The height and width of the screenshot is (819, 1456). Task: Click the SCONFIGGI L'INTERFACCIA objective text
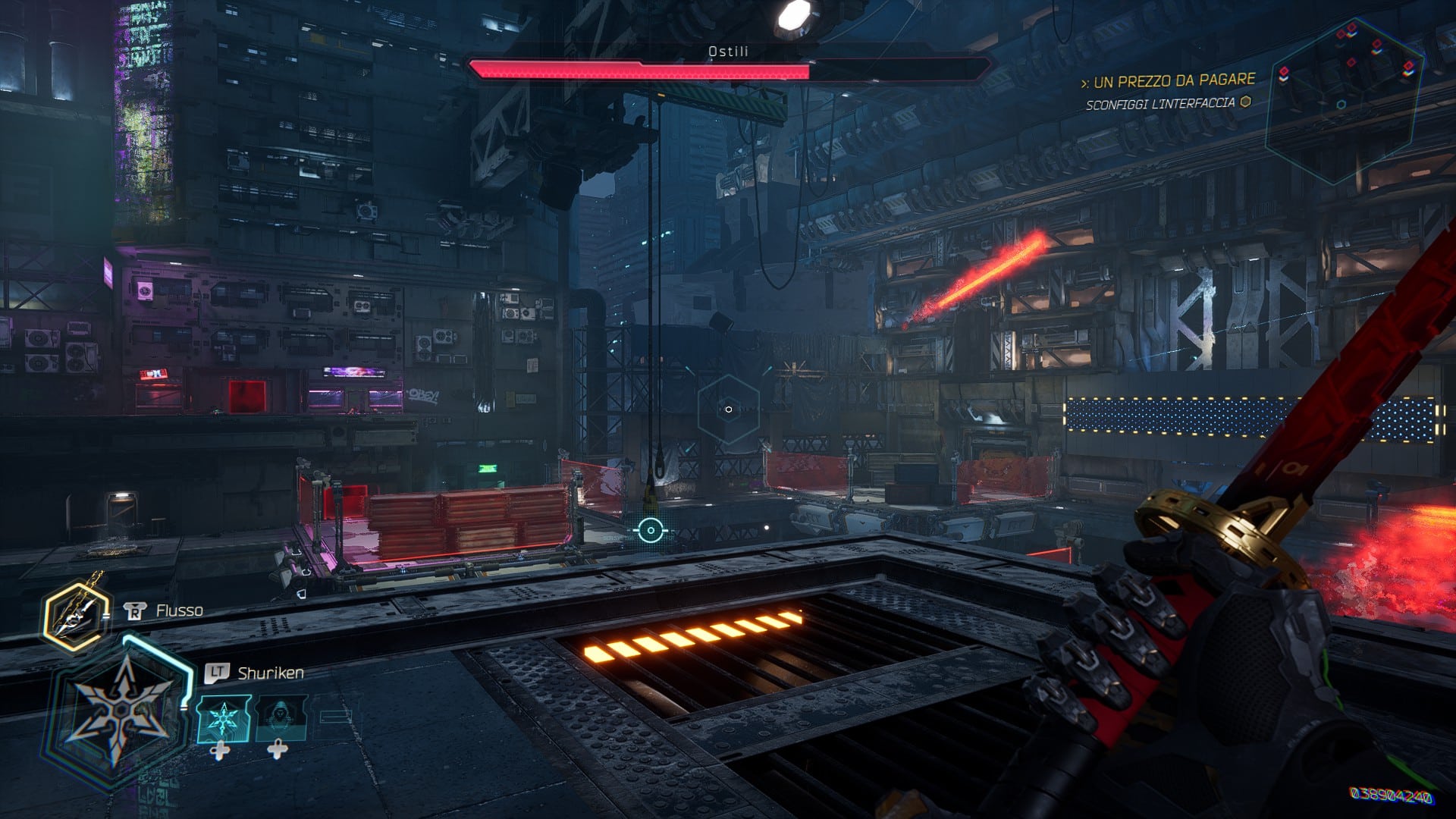[x=1160, y=104]
